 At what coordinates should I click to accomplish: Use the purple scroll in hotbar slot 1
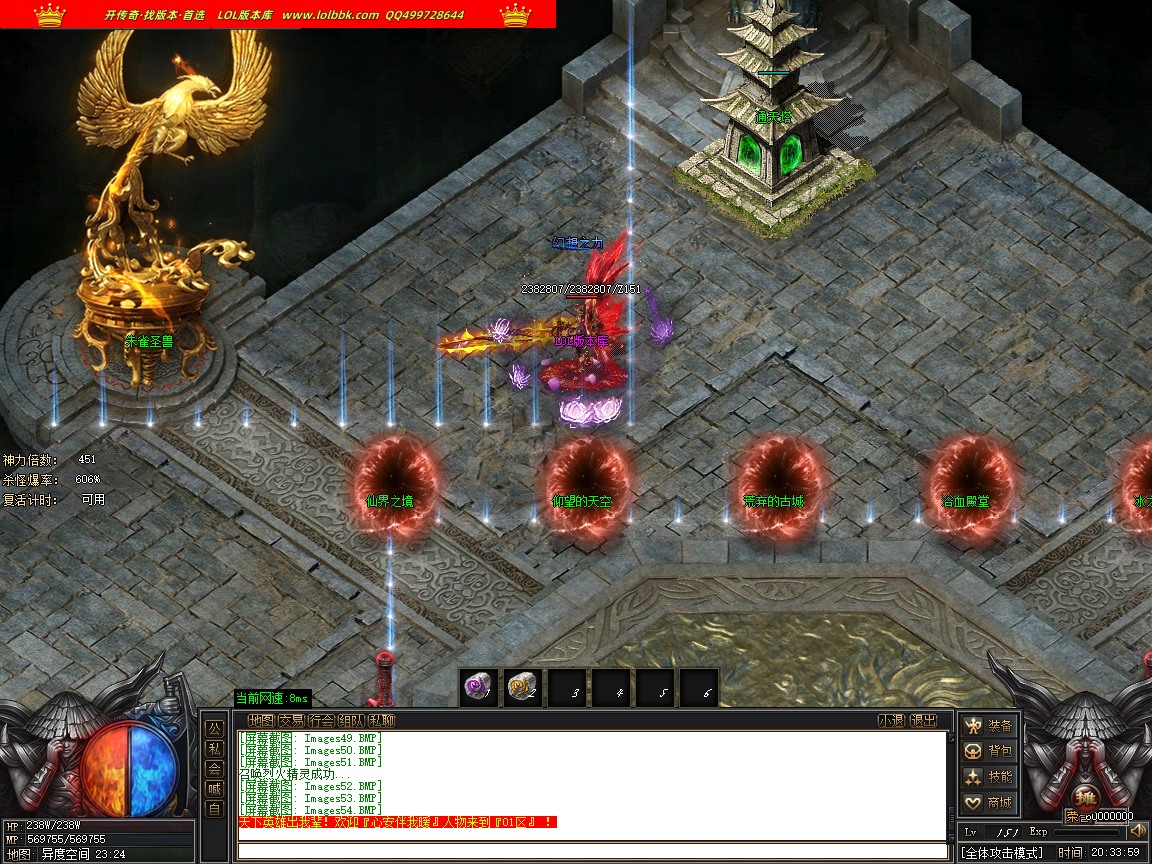tap(478, 687)
